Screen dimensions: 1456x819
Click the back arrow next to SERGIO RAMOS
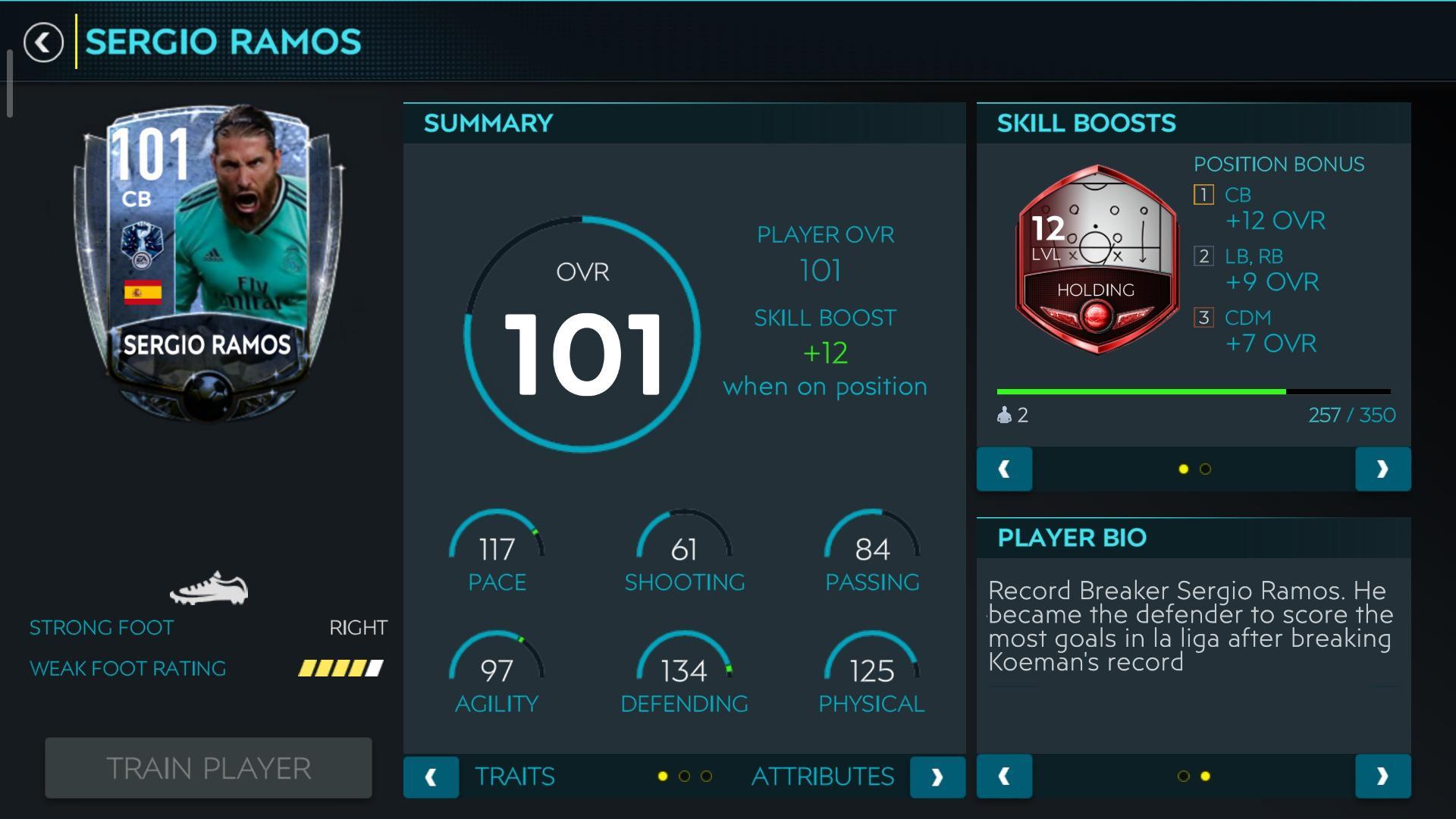[43, 42]
